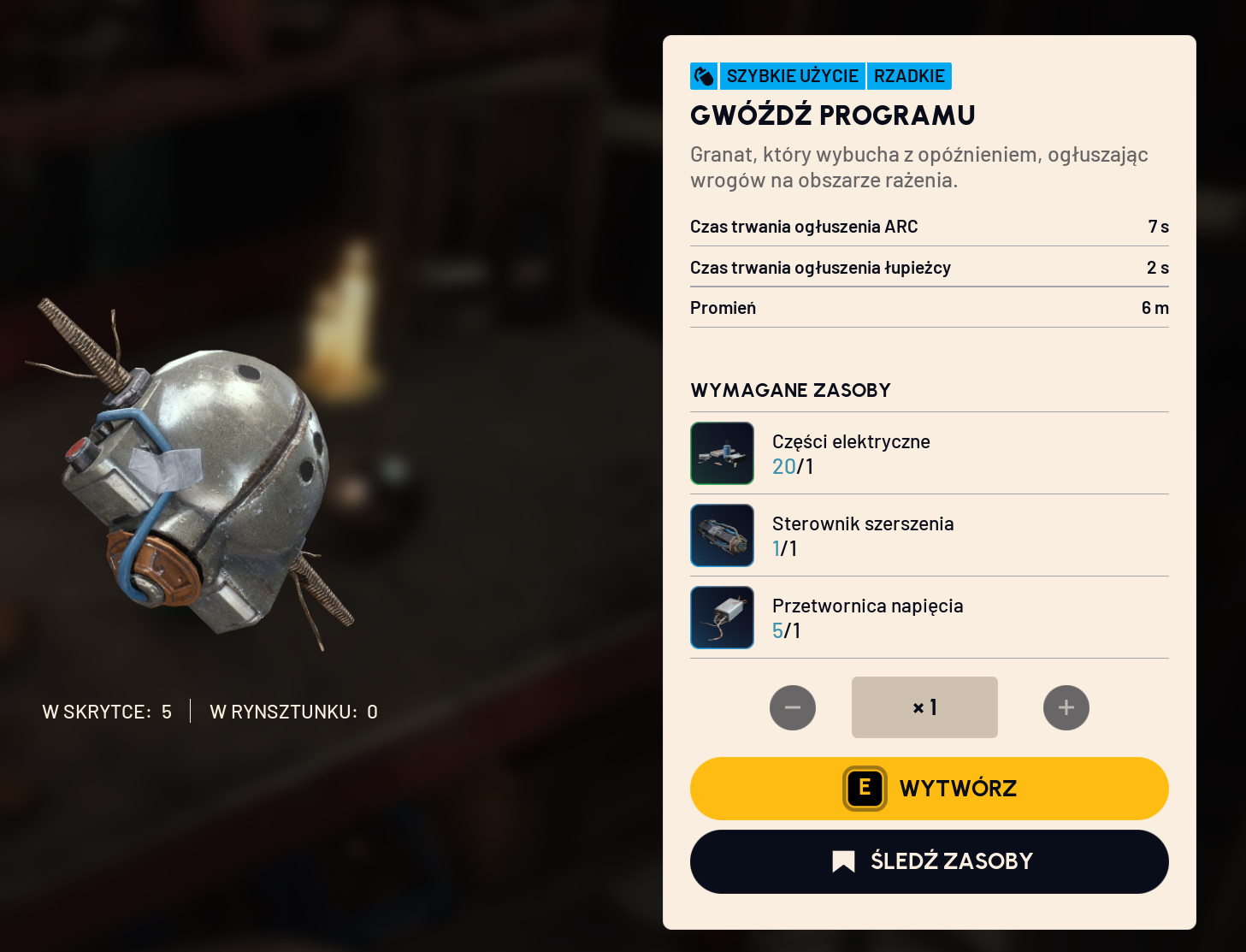Select the Sterownik szerszenia resource icon
Viewport: 1246px width, 952px height.
[723, 535]
